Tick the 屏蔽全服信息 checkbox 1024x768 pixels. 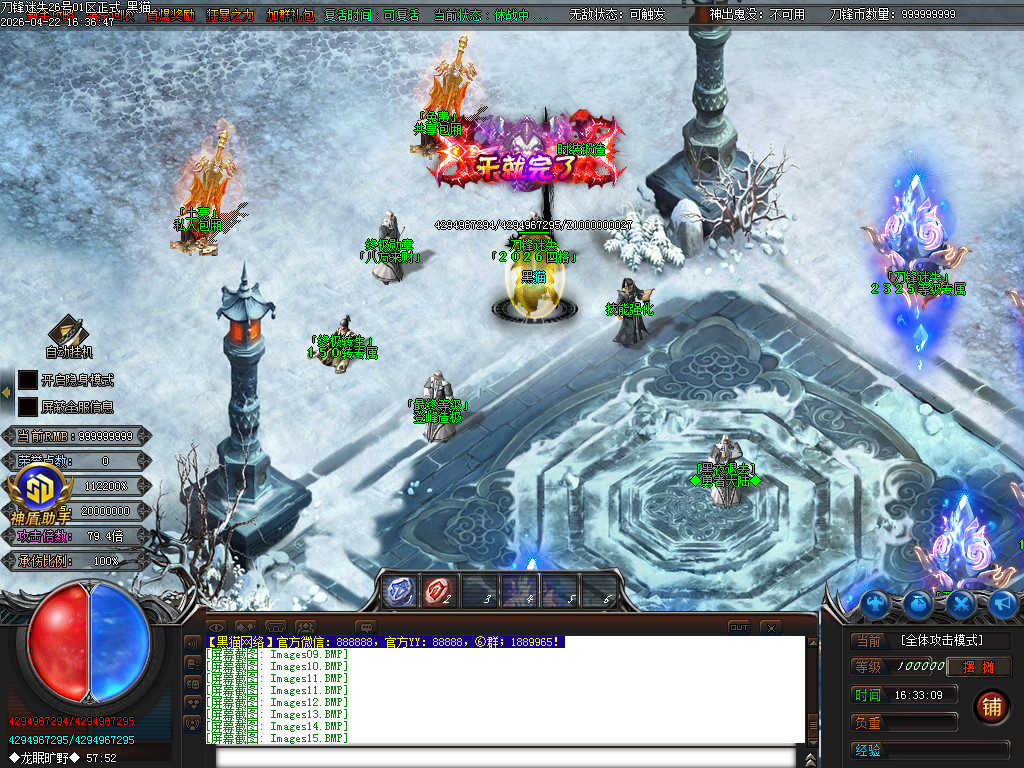coord(28,407)
